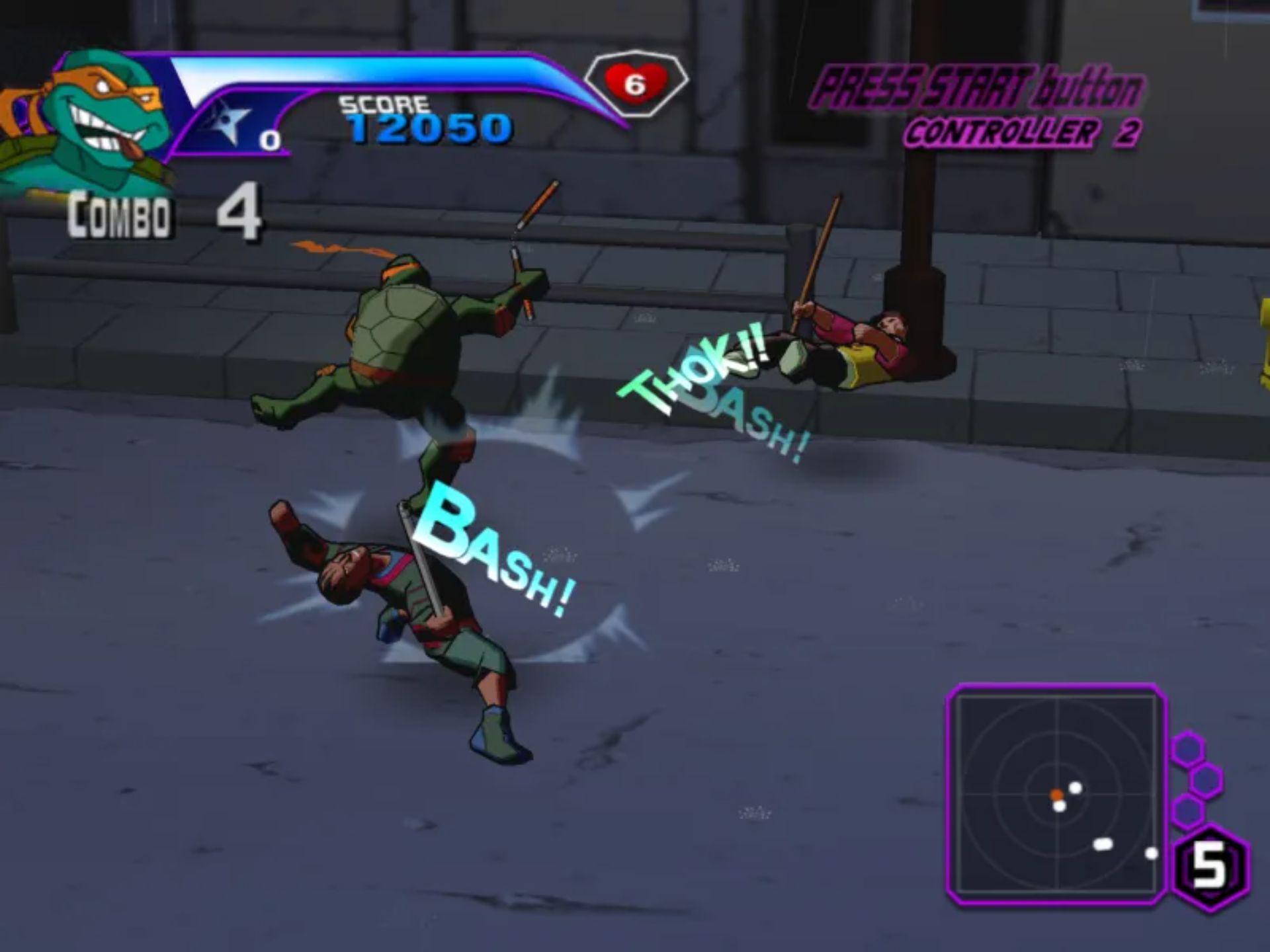Click the heart lives icon
This screenshot has height=952, width=1270.
pos(635,83)
